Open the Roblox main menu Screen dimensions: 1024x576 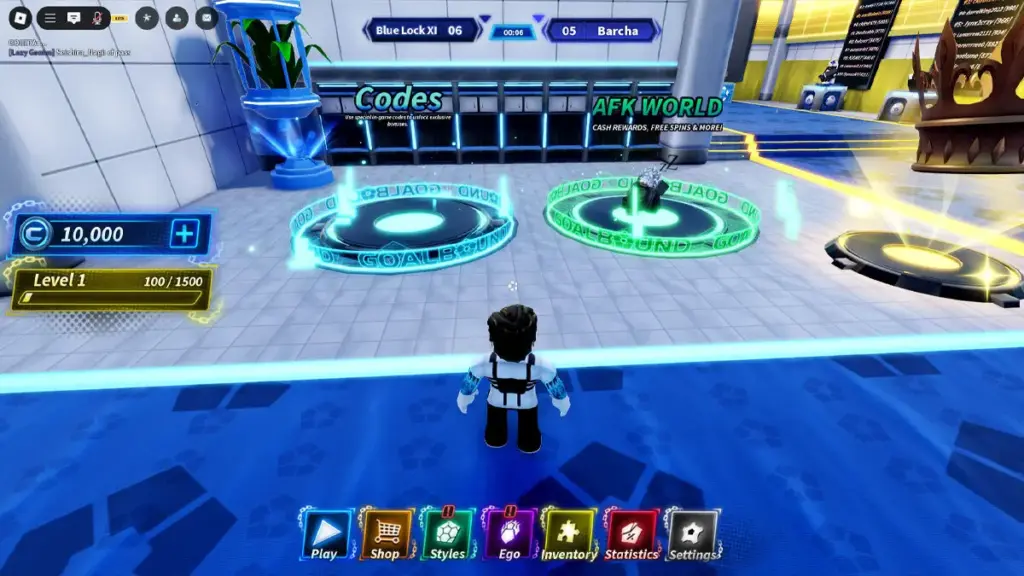[x=20, y=18]
